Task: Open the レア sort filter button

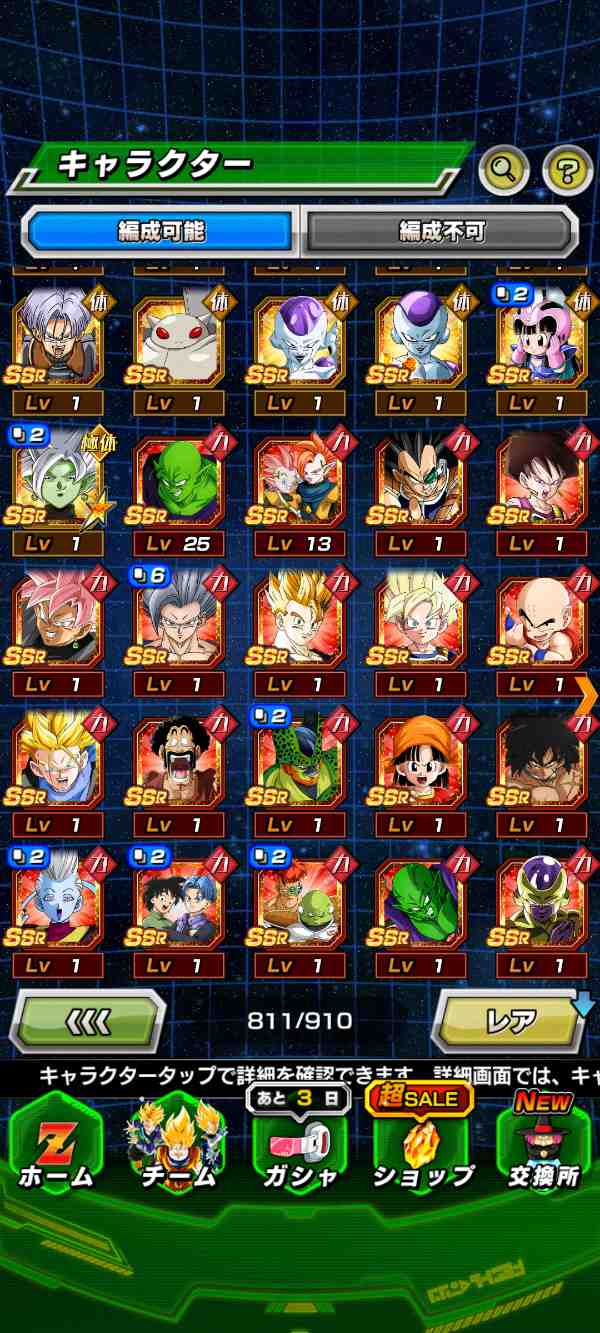Action: point(511,1021)
